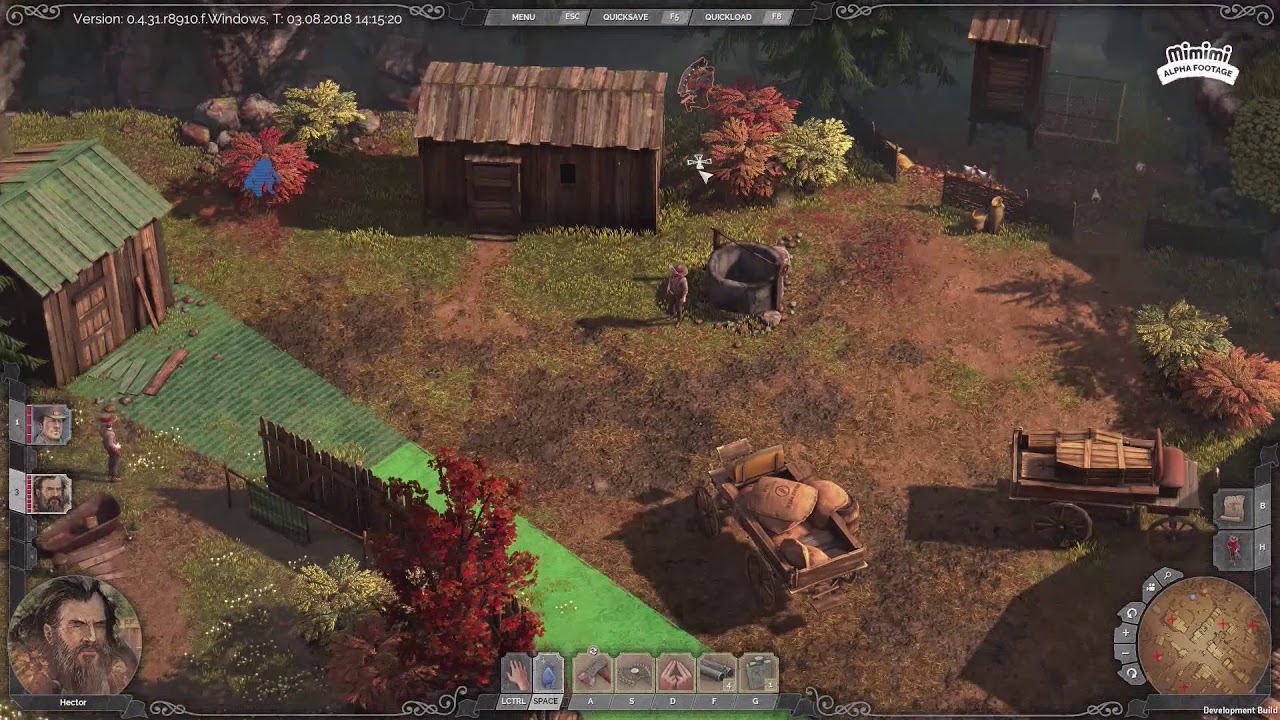Image resolution: width=1280 pixels, height=720 pixels.
Task: Click the Quicksave button
Action: [x=625, y=17]
